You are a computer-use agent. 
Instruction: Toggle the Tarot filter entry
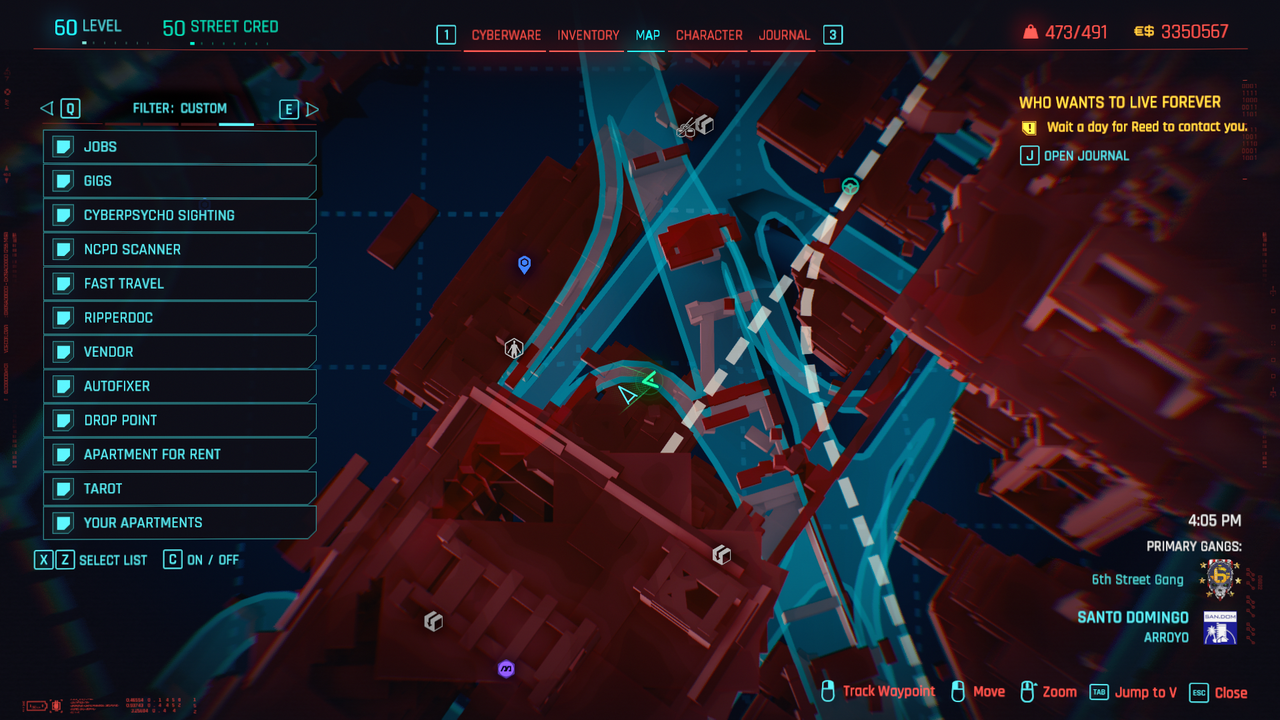180,488
